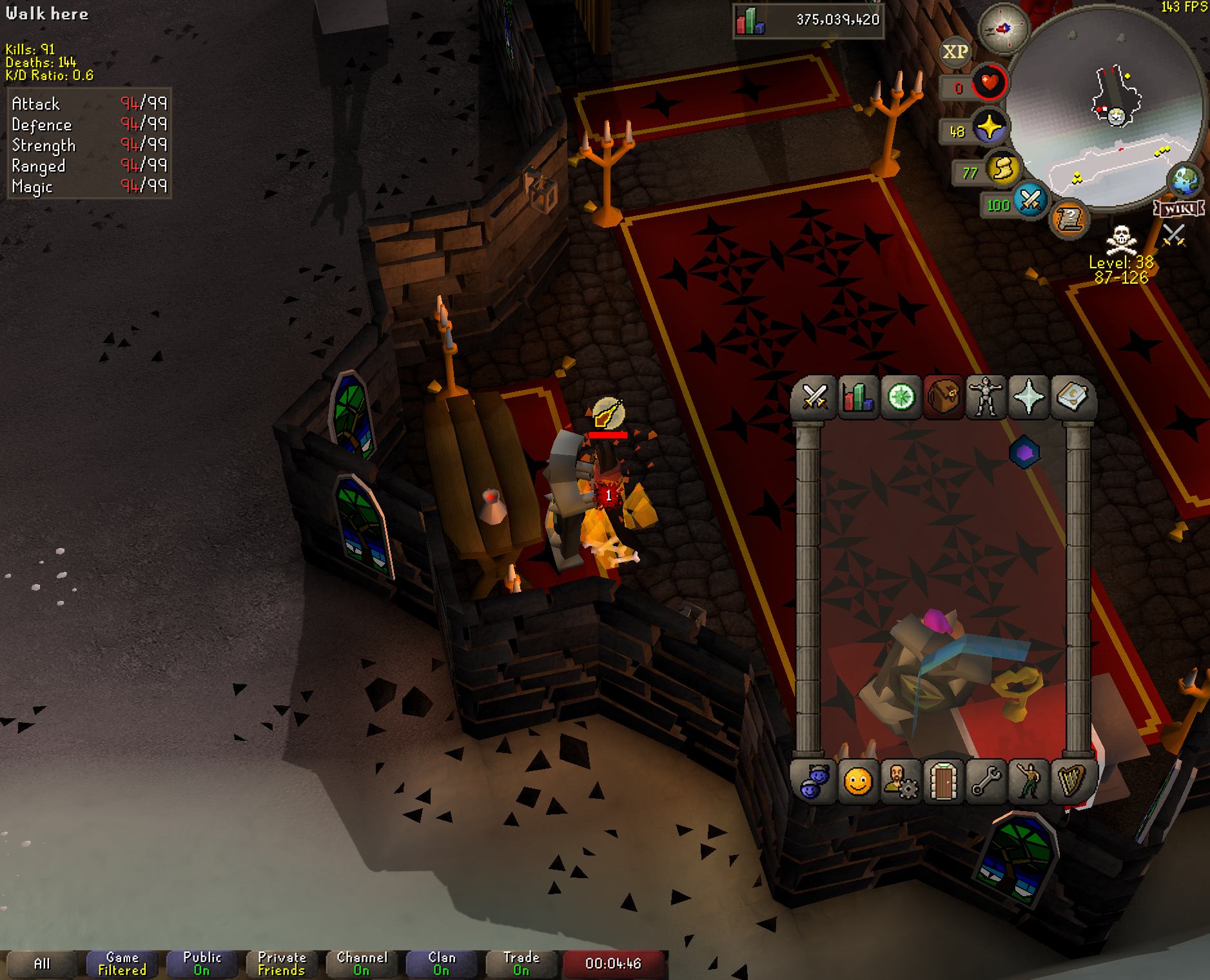Open the world map globe
1210x980 pixels.
[x=1185, y=181]
